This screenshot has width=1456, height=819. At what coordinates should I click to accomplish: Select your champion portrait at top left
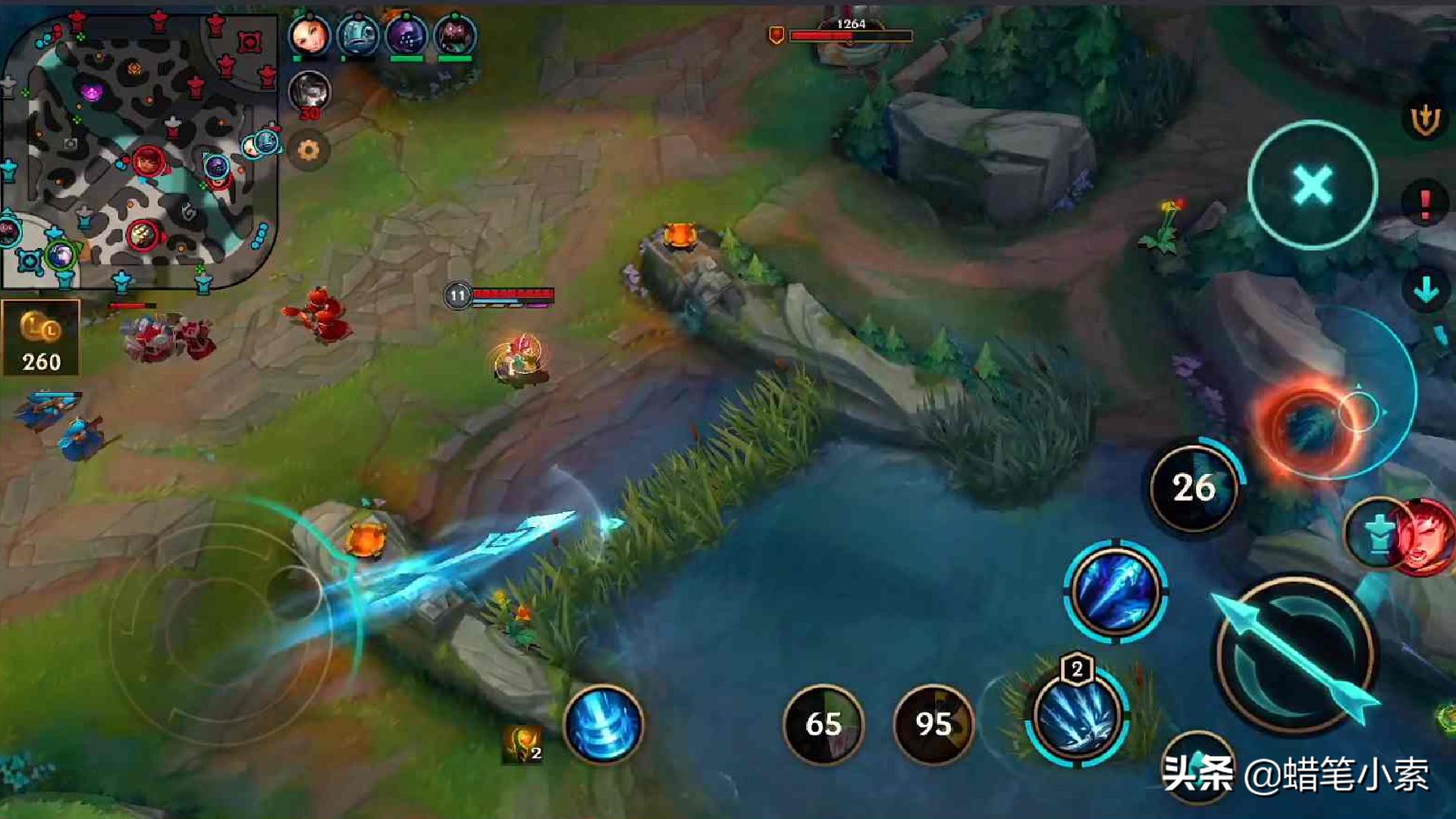point(311,36)
